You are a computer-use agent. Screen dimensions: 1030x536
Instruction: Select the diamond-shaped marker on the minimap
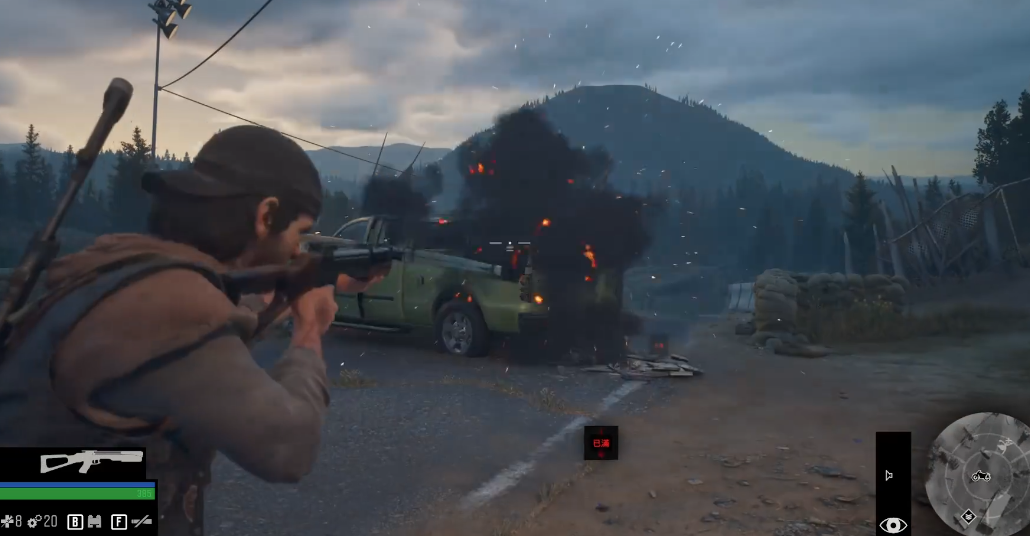(968, 516)
